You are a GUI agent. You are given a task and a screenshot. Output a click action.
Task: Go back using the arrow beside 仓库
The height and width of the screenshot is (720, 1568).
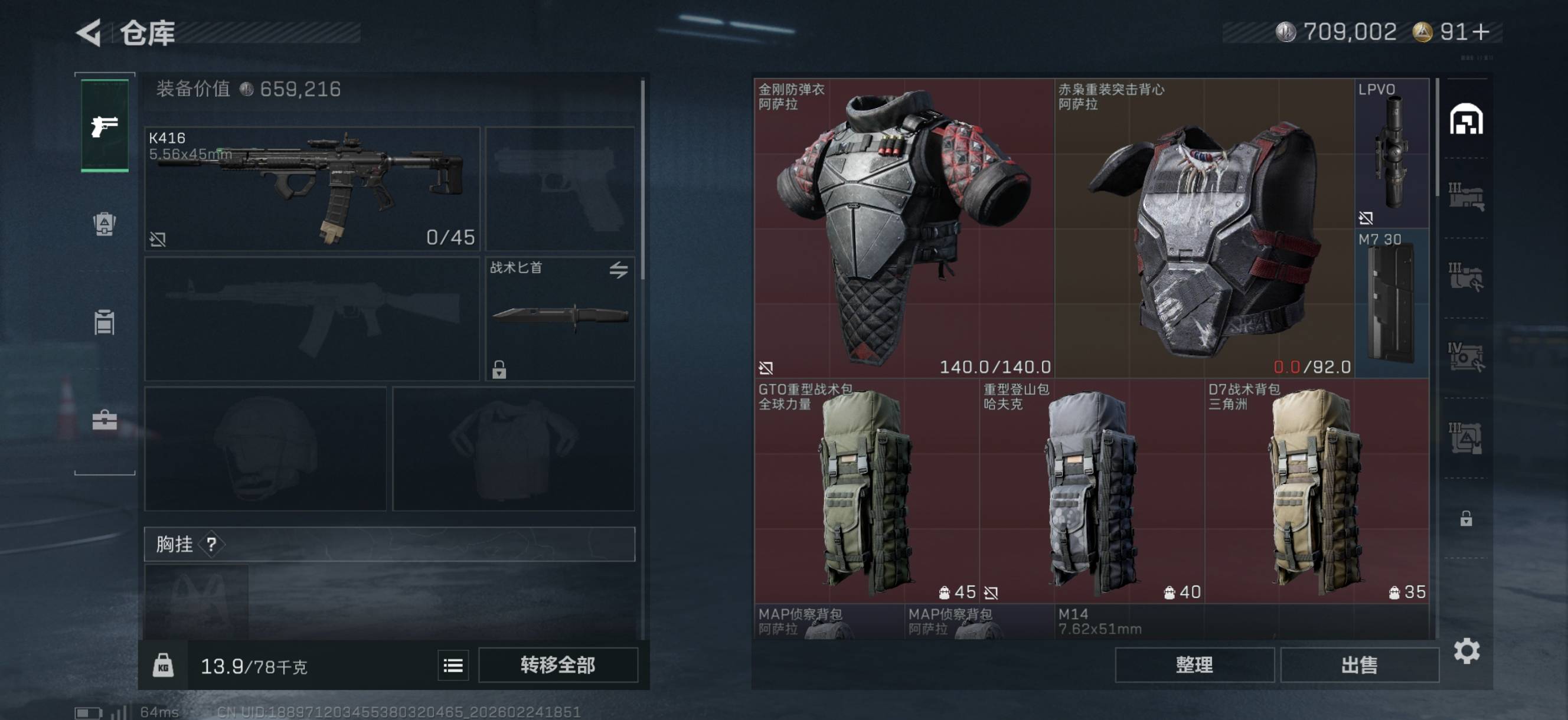89,33
